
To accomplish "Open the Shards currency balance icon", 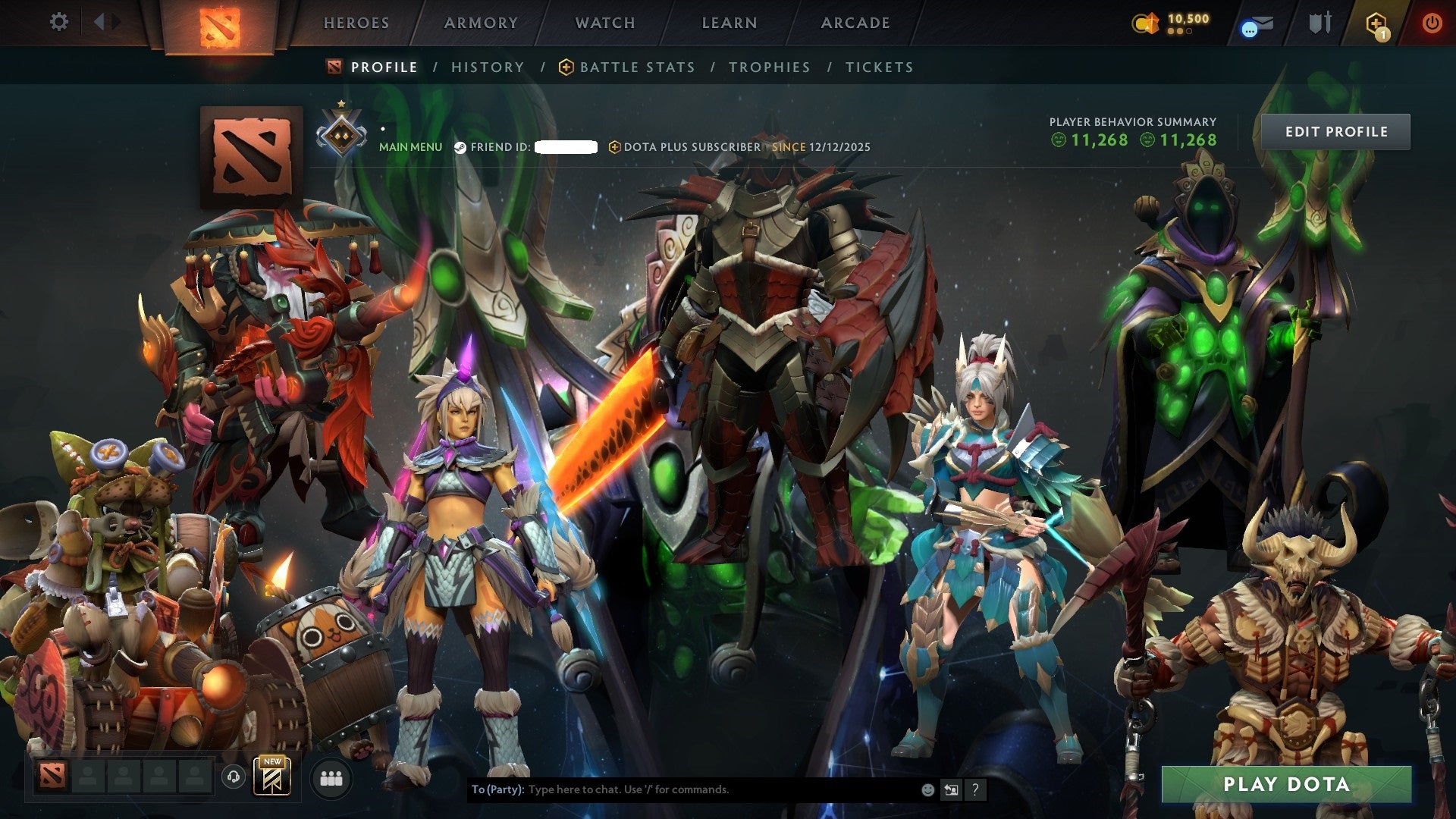I will (x=1144, y=23).
